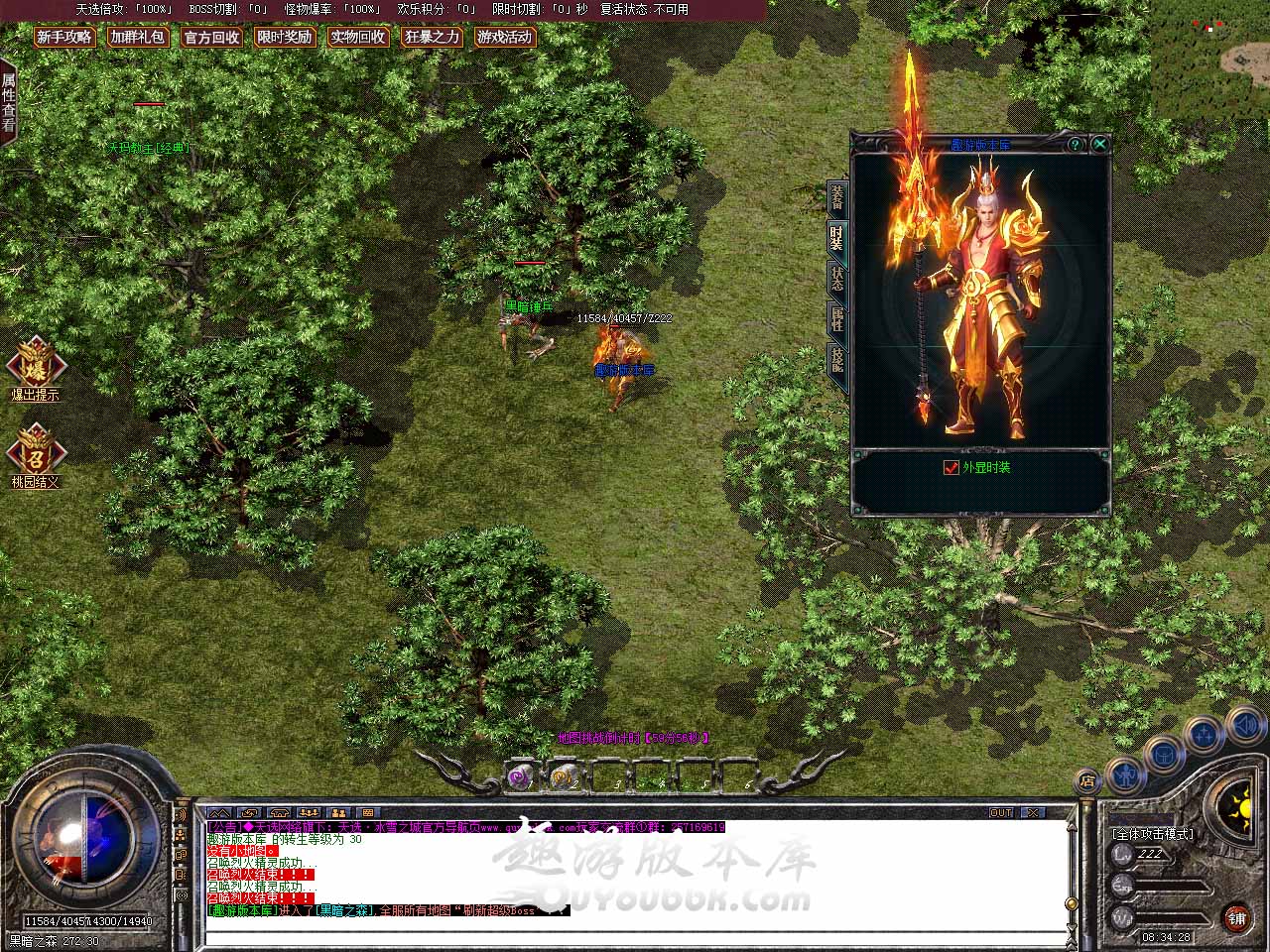Close the character fashion panel
This screenshot has width=1270, height=952.
pyautogui.click(x=1099, y=145)
